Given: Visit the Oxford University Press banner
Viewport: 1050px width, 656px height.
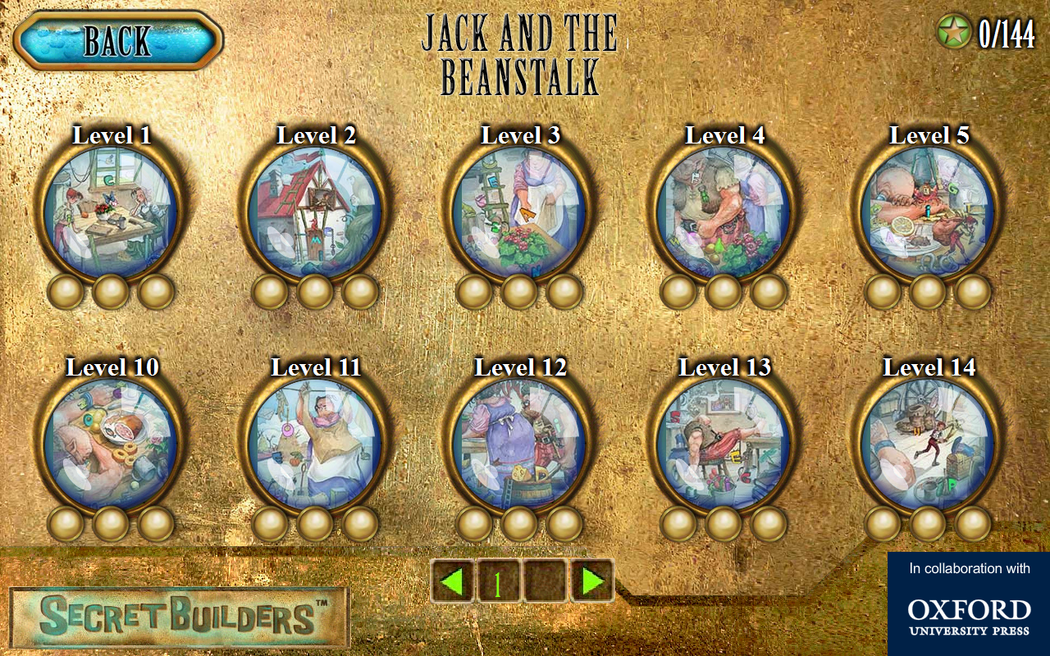Looking at the screenshot, I should click(968, 603).
